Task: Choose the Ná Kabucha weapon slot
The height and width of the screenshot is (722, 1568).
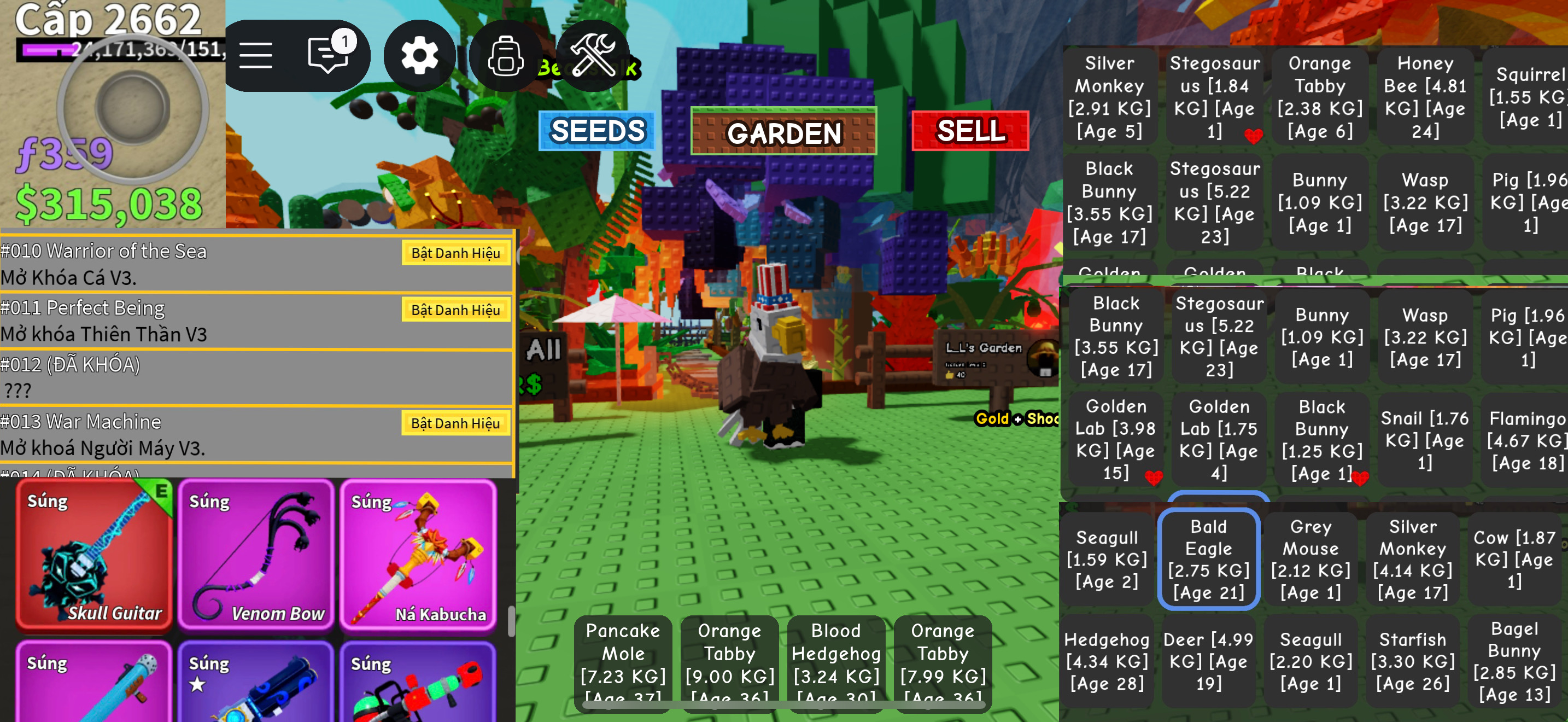Action: point(418,555)
